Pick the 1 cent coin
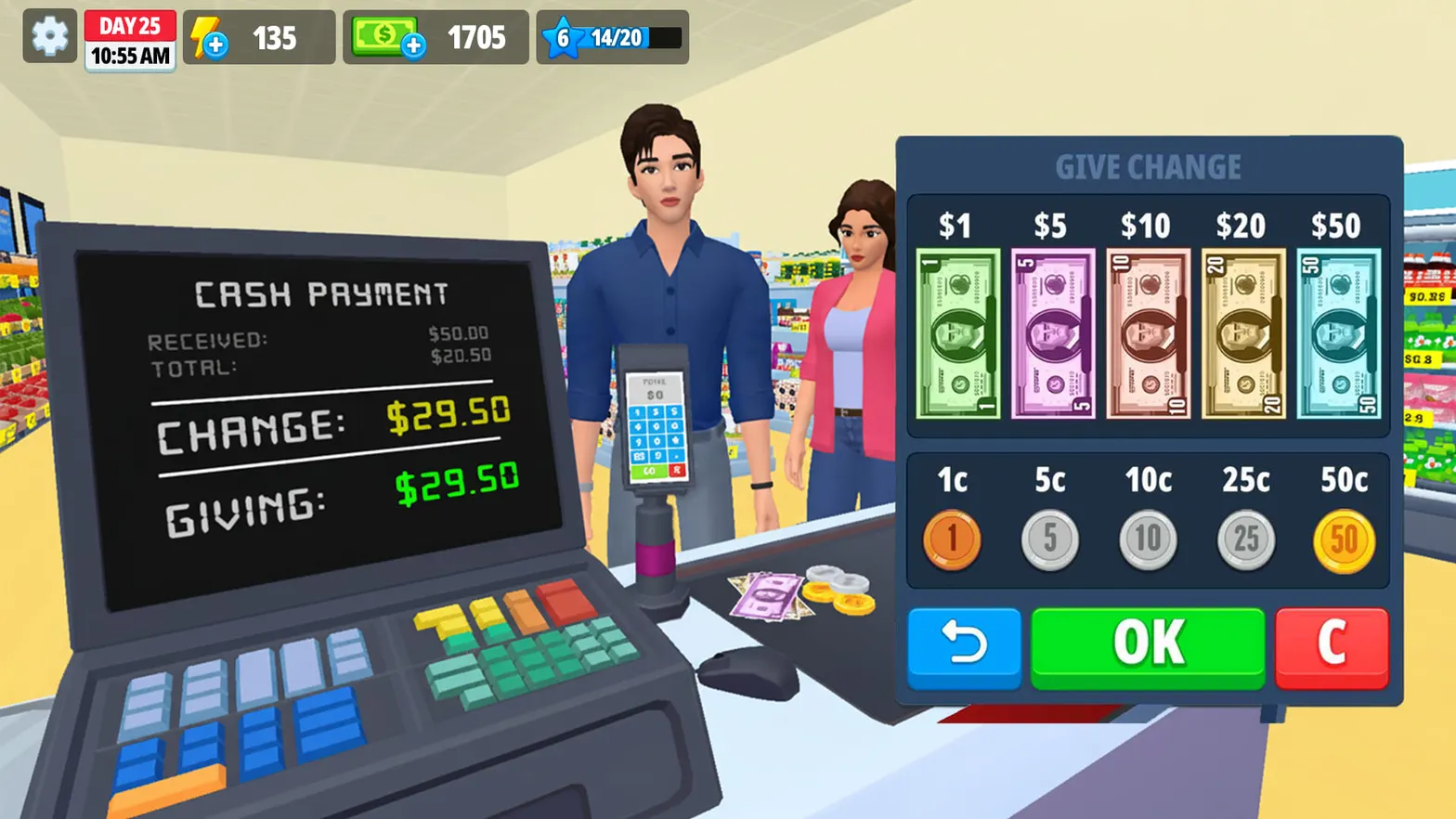Screen dimensions: 1456x819 [952, 539]
